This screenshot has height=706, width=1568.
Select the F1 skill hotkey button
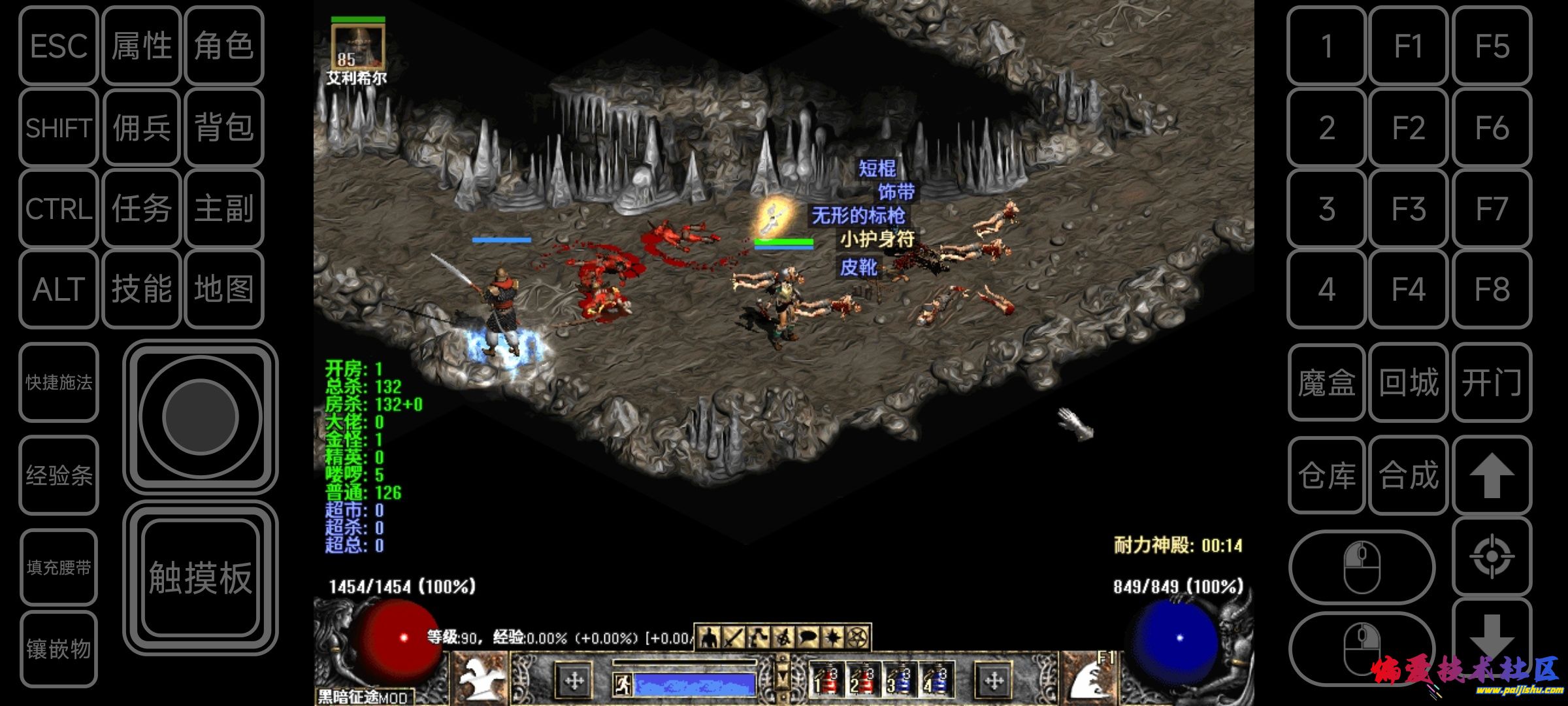pyautogui.click(x=1409, y=46)
